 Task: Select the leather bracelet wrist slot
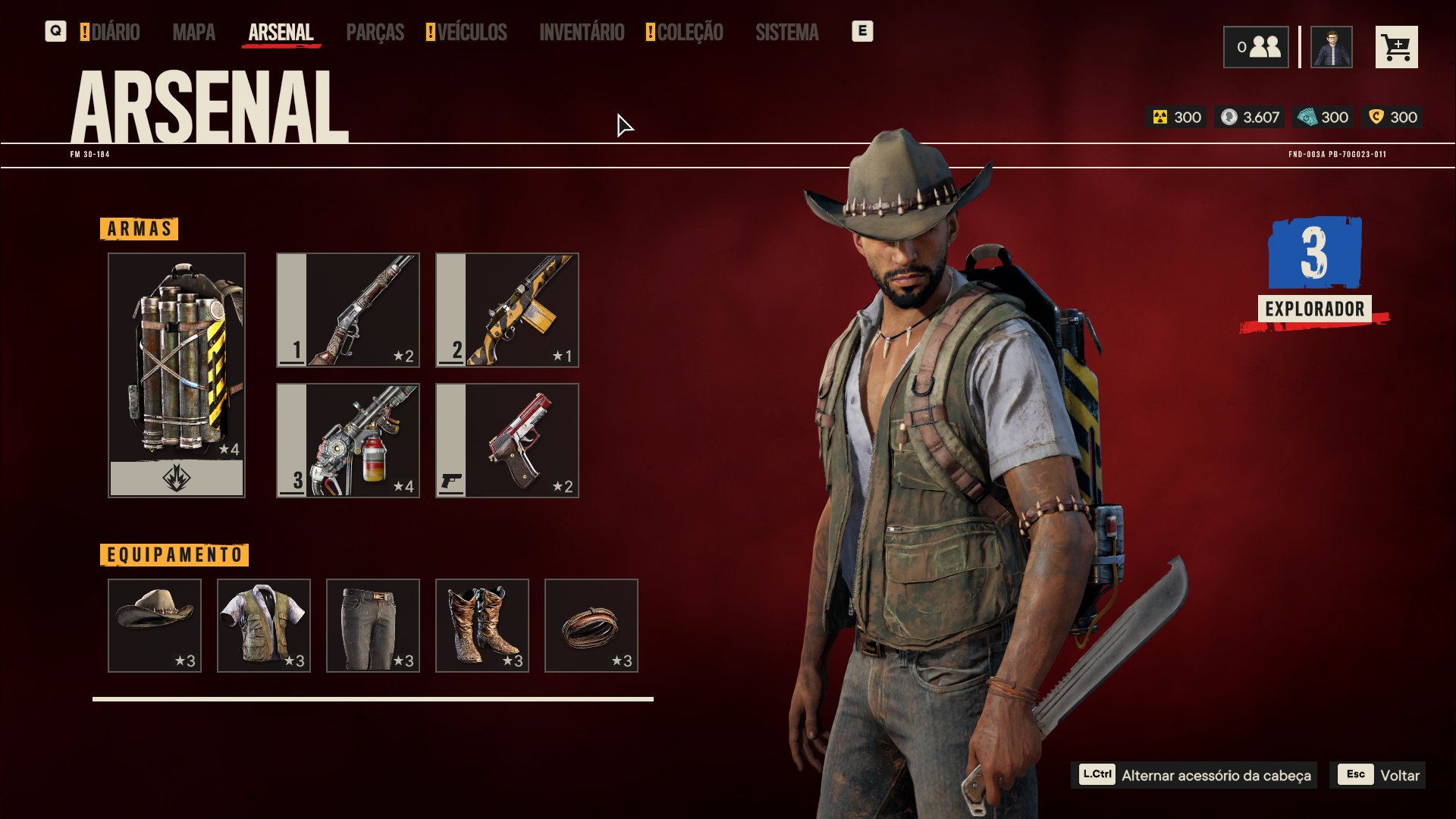coord(591,626)
